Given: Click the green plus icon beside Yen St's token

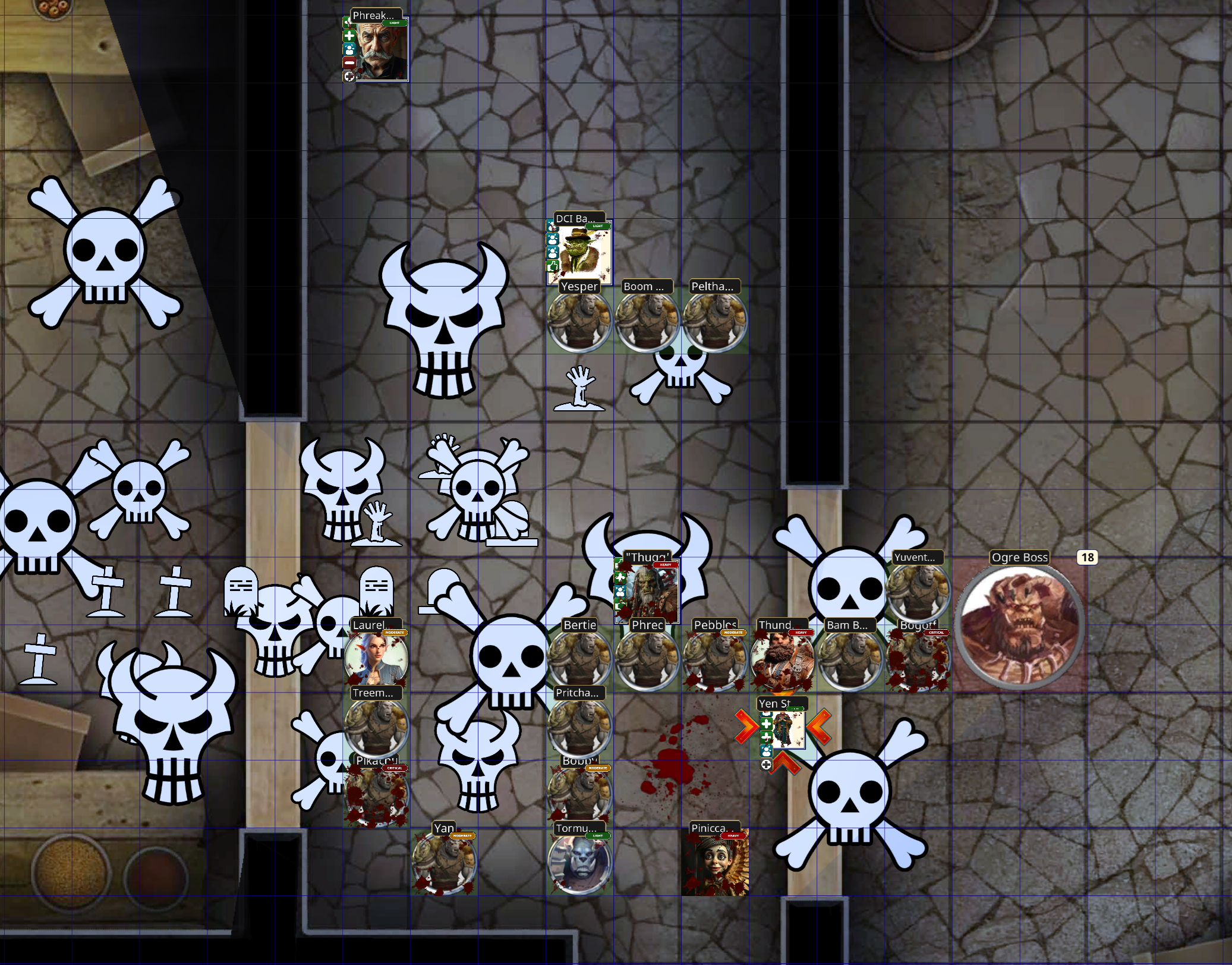Looking at the screenshot, I should tap(766, 724).
